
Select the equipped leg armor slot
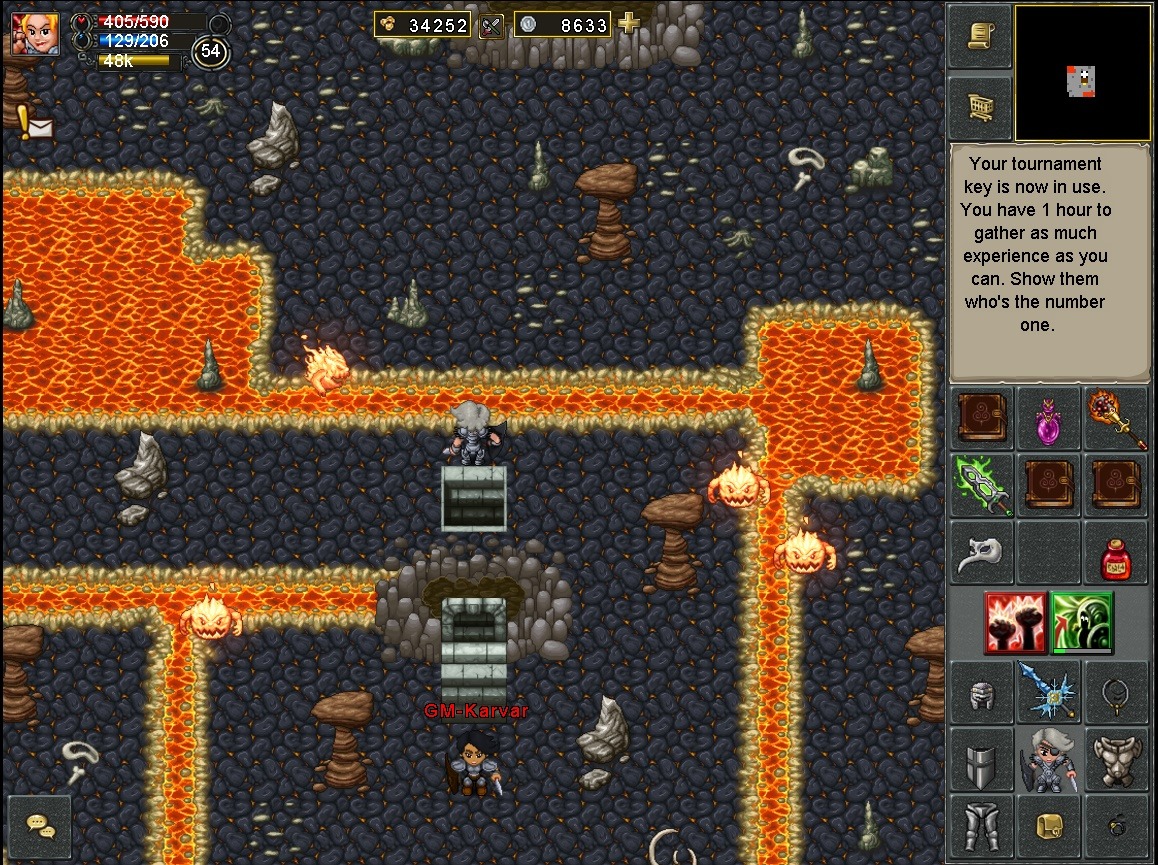[981, 827]
